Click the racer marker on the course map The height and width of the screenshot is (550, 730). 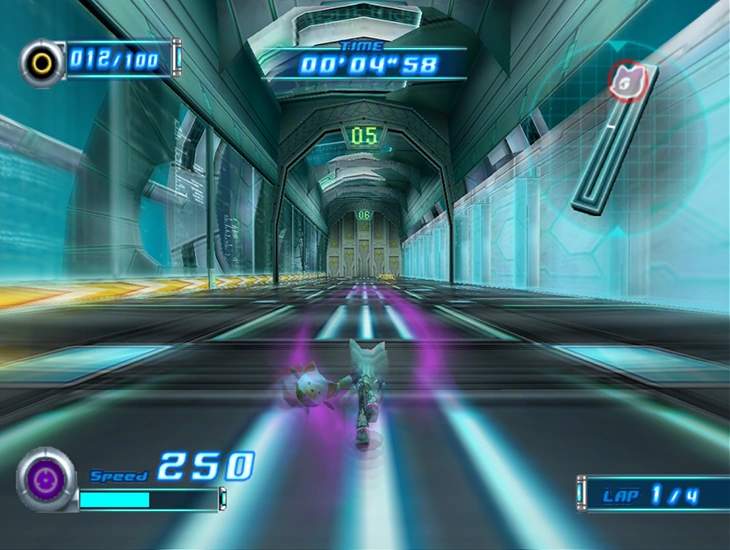[x=627, y=82]
